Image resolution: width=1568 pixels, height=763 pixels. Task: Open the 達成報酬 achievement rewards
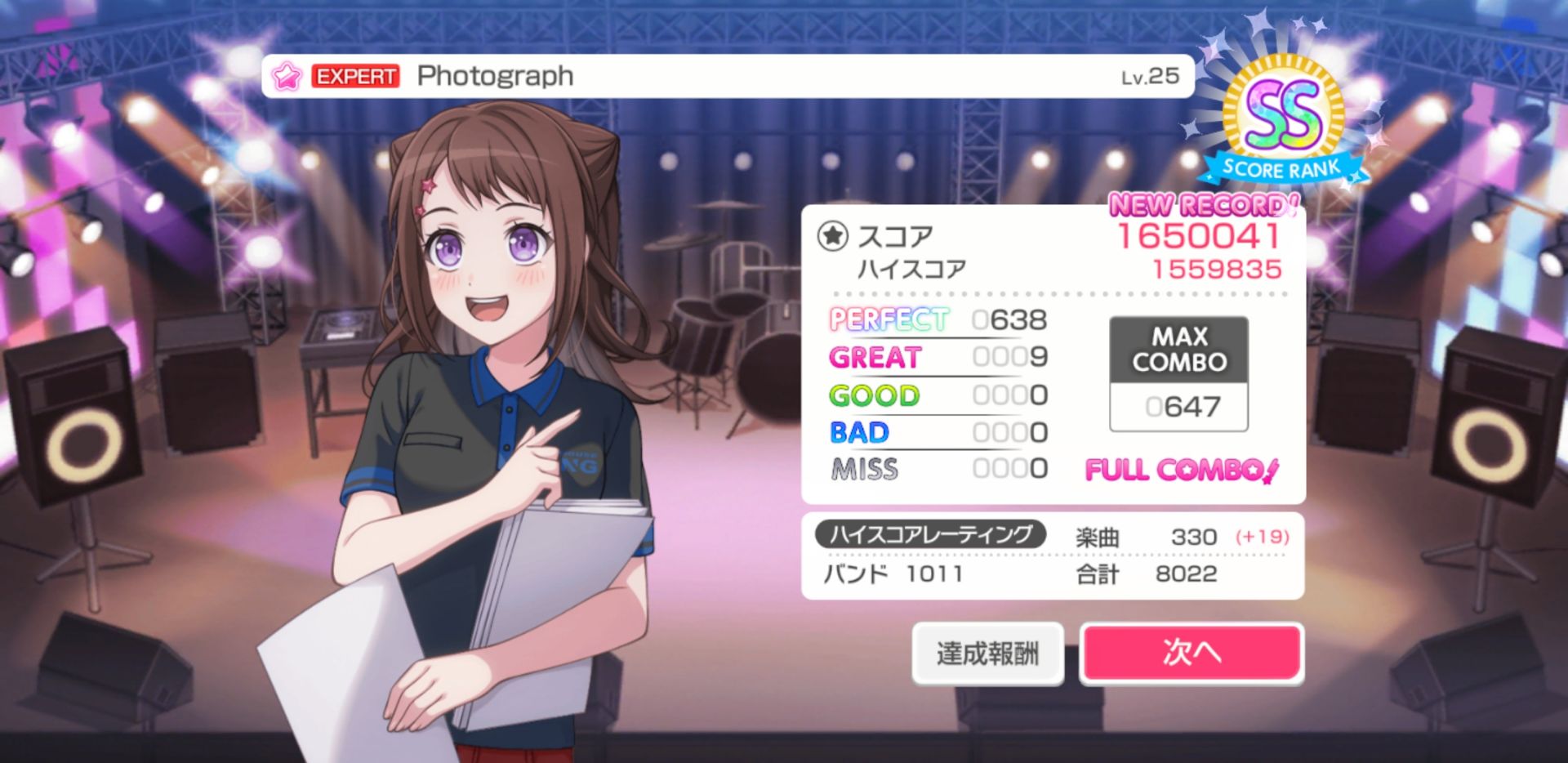[987, 653]
